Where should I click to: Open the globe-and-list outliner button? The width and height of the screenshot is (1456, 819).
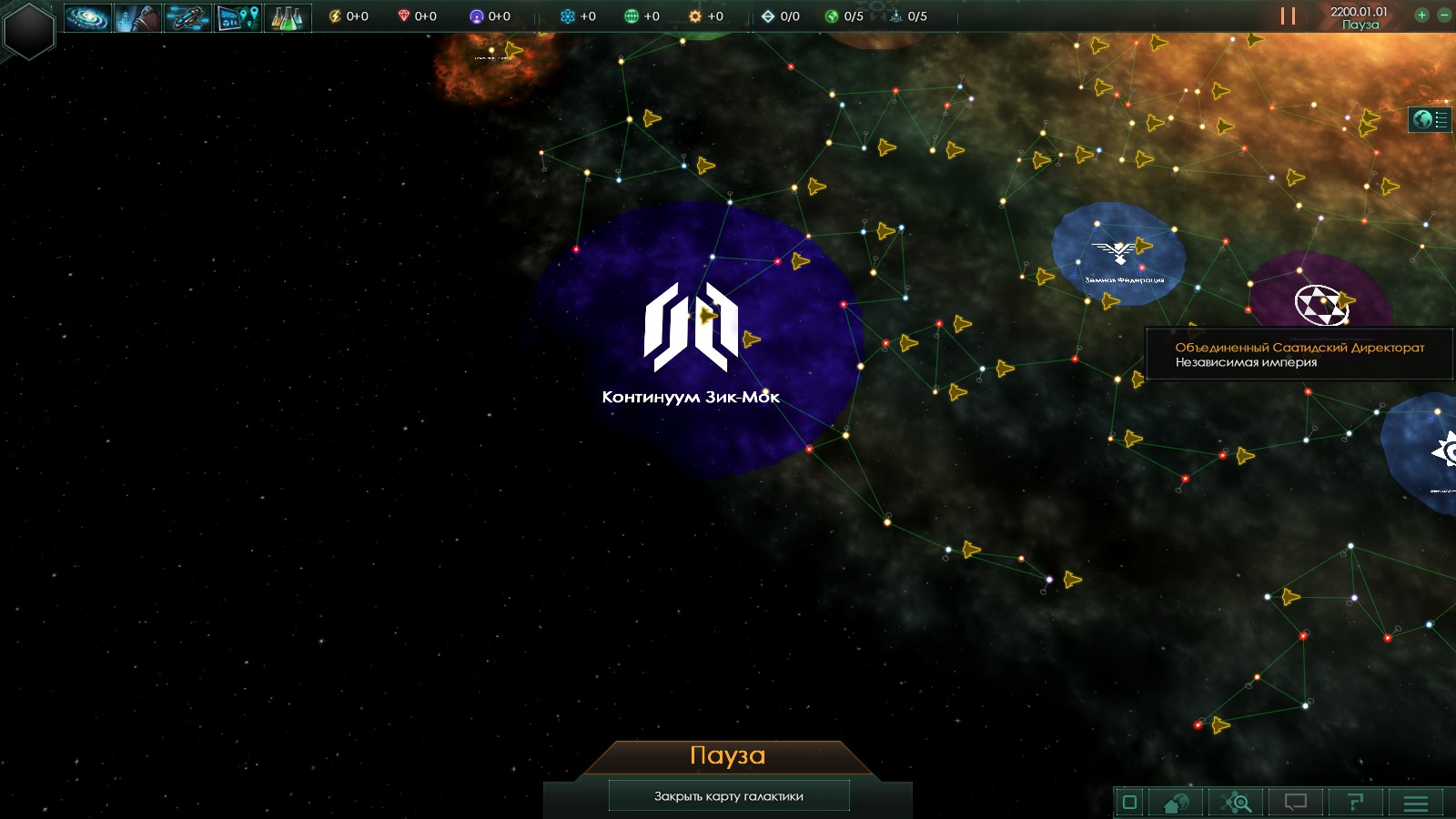pyautogui.click(x=1430, y=119)
